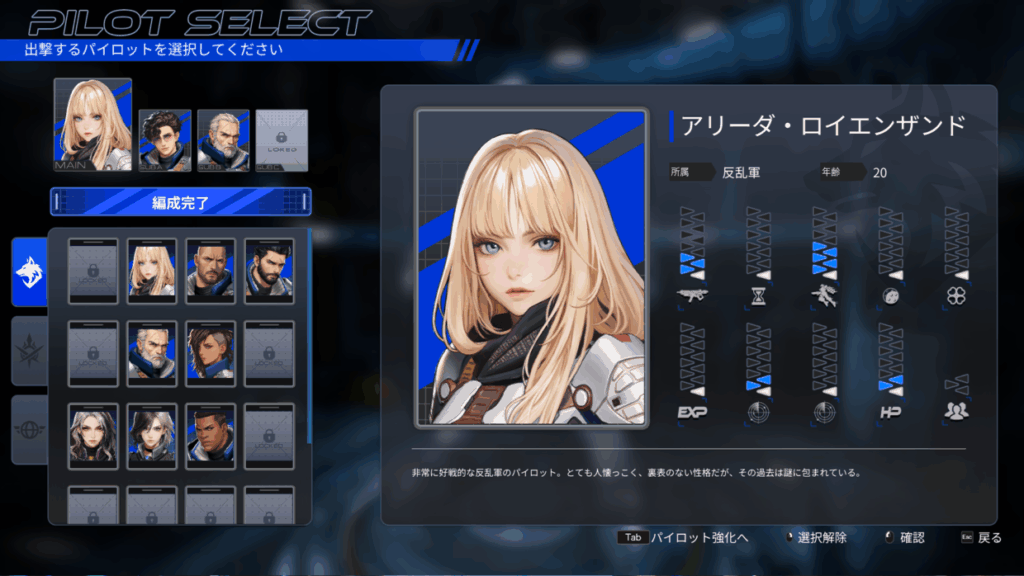
Task: Choose the curly dark-haired pilot in the squad row
Action: click(x=164, y=140)
